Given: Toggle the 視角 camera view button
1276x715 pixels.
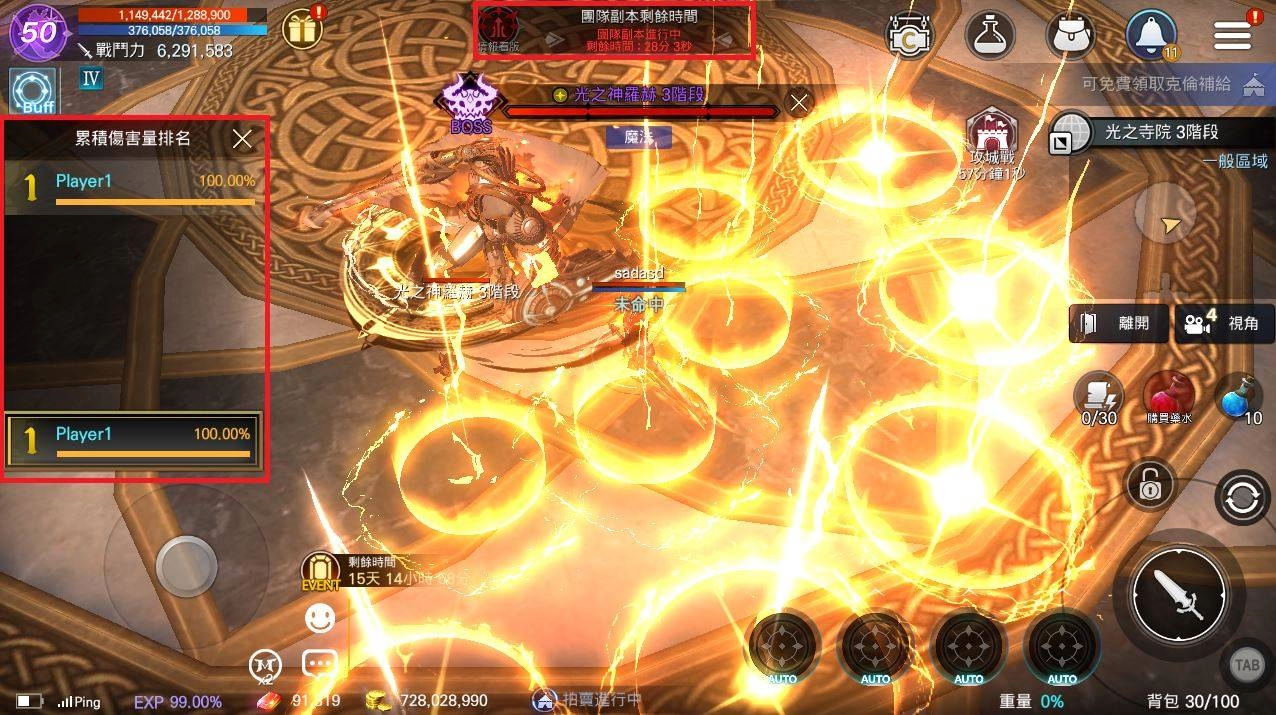Looking at the screenshot, I should point(1224,323).
